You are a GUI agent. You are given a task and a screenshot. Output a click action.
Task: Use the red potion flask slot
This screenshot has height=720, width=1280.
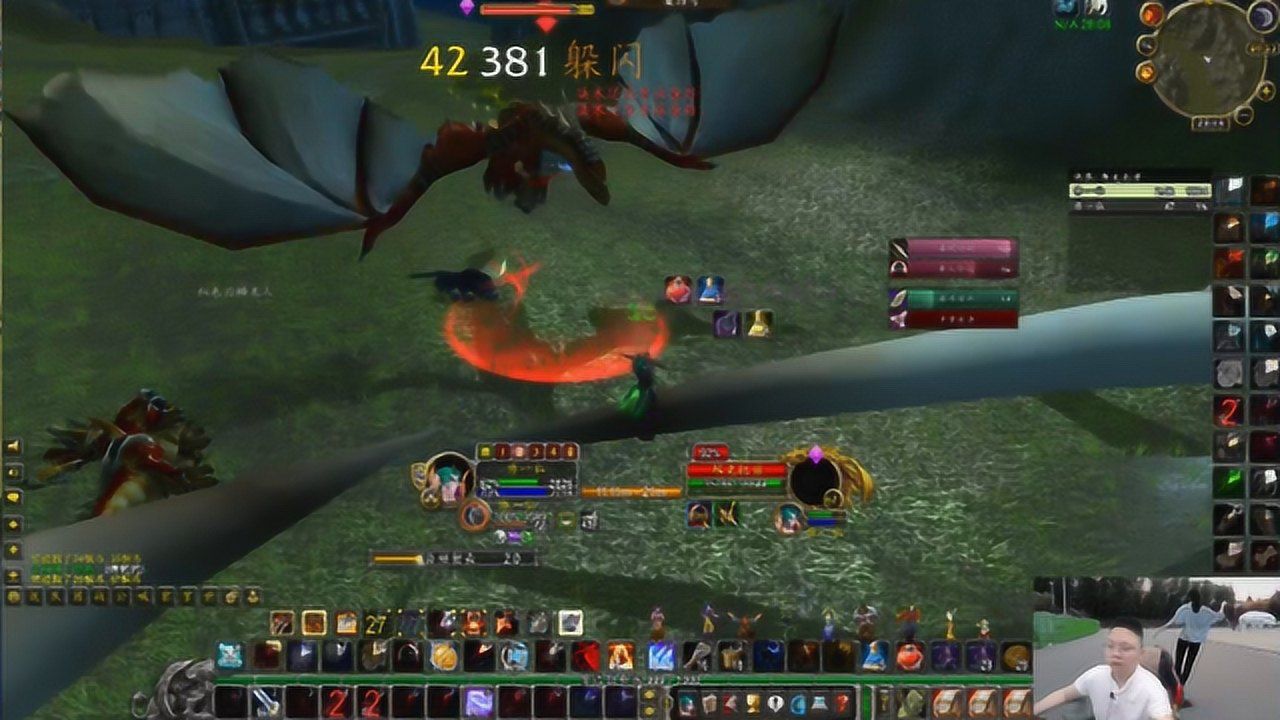point(908,656)
